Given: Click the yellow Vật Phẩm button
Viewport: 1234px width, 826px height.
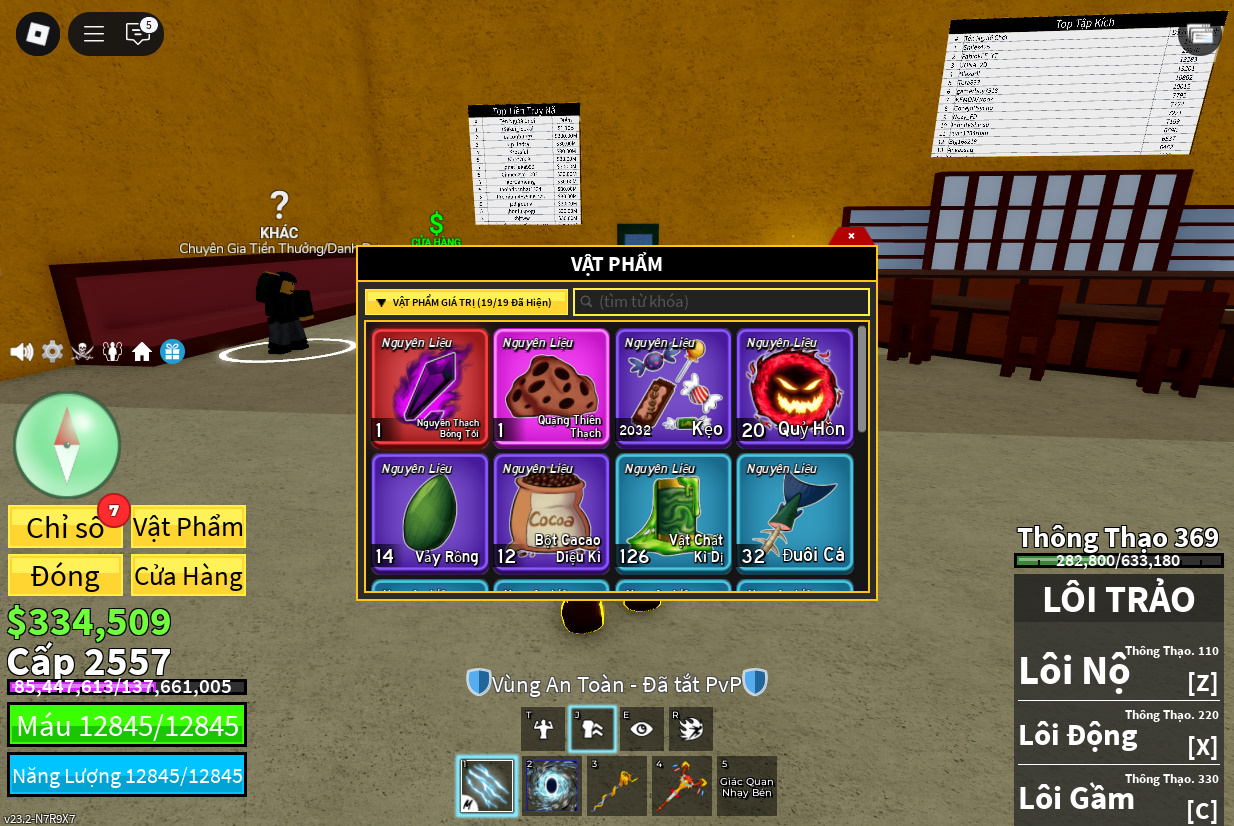Looking at the screenshot, I should pyautogui.click(x=188, y=527).
